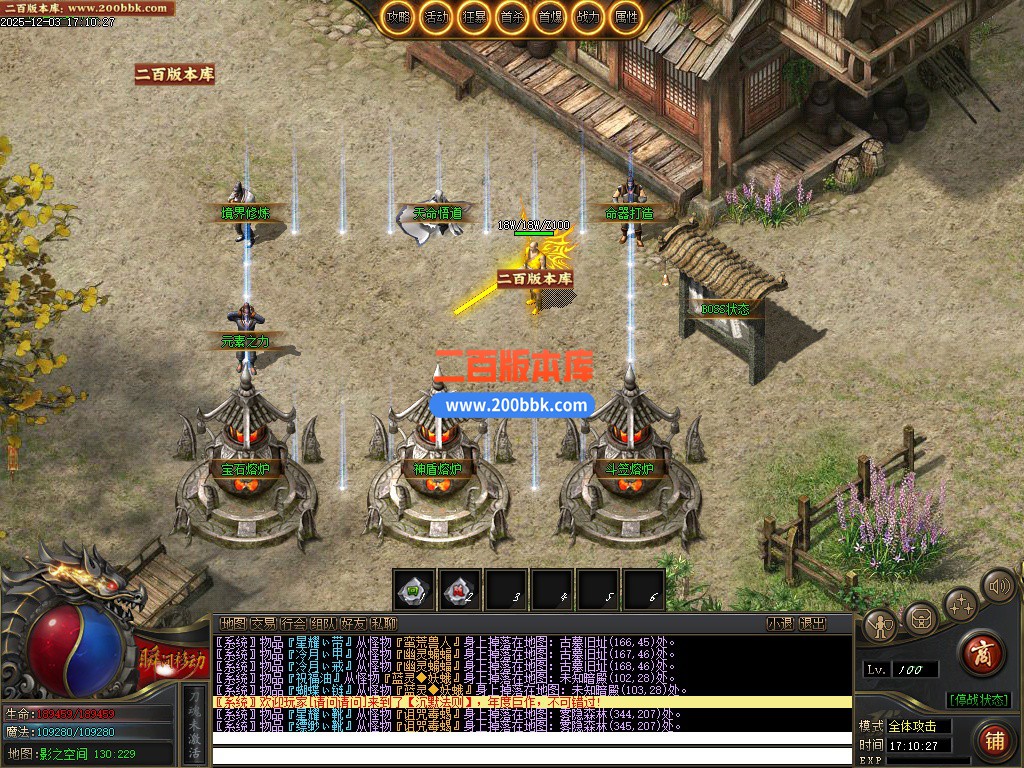The height and width of the screenshot is (768, 1024).
Task: Select the 狂暴 berserk button
Action: pos(473,17)
